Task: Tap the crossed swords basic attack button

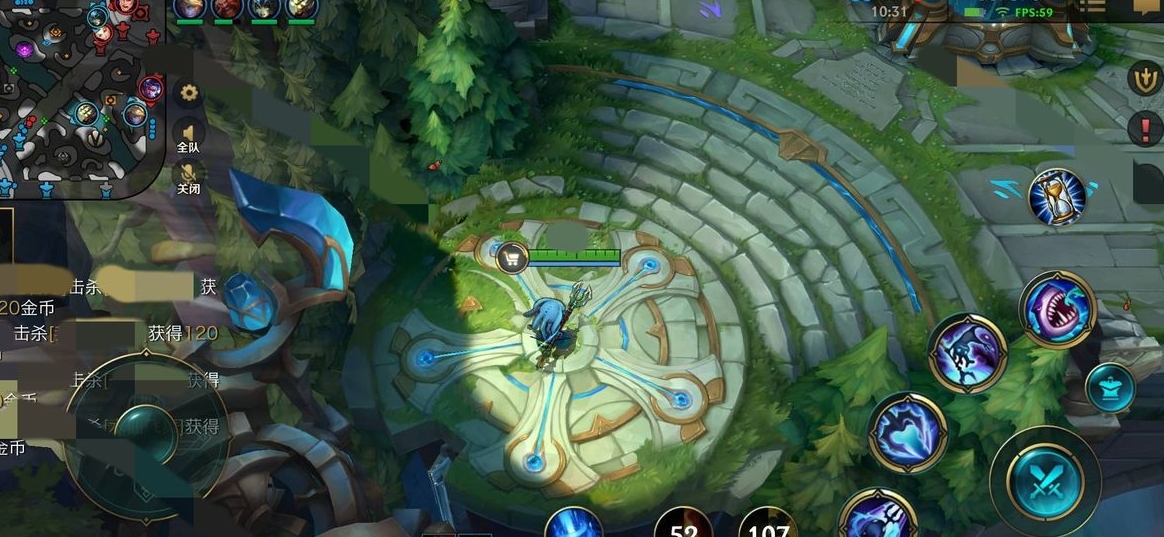Action: [1045, 480]
